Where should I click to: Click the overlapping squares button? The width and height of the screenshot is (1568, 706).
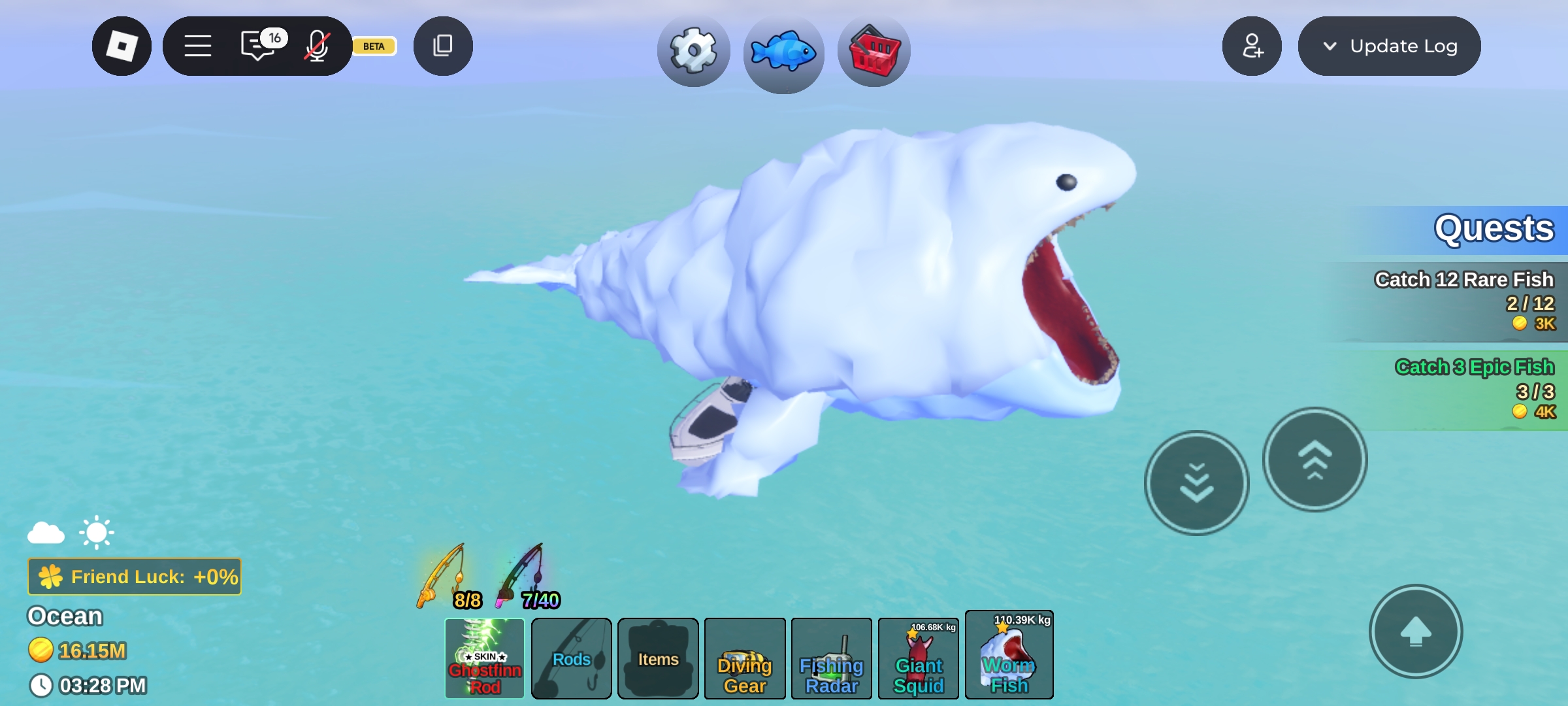pyautogui.click(x=443, y=46)
